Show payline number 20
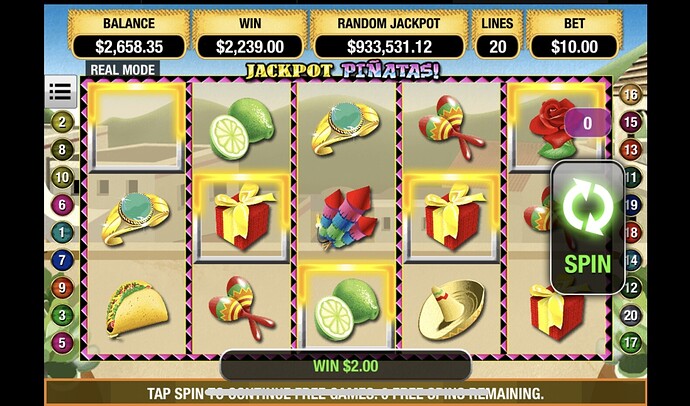690x406 pixels. click(x=631, y=315)
